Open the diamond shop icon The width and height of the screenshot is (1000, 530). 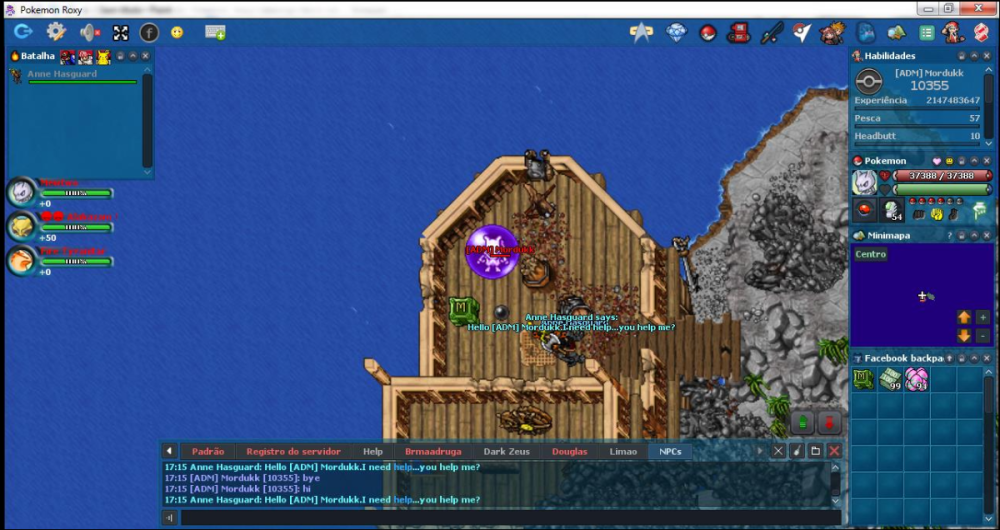[677, 32]
